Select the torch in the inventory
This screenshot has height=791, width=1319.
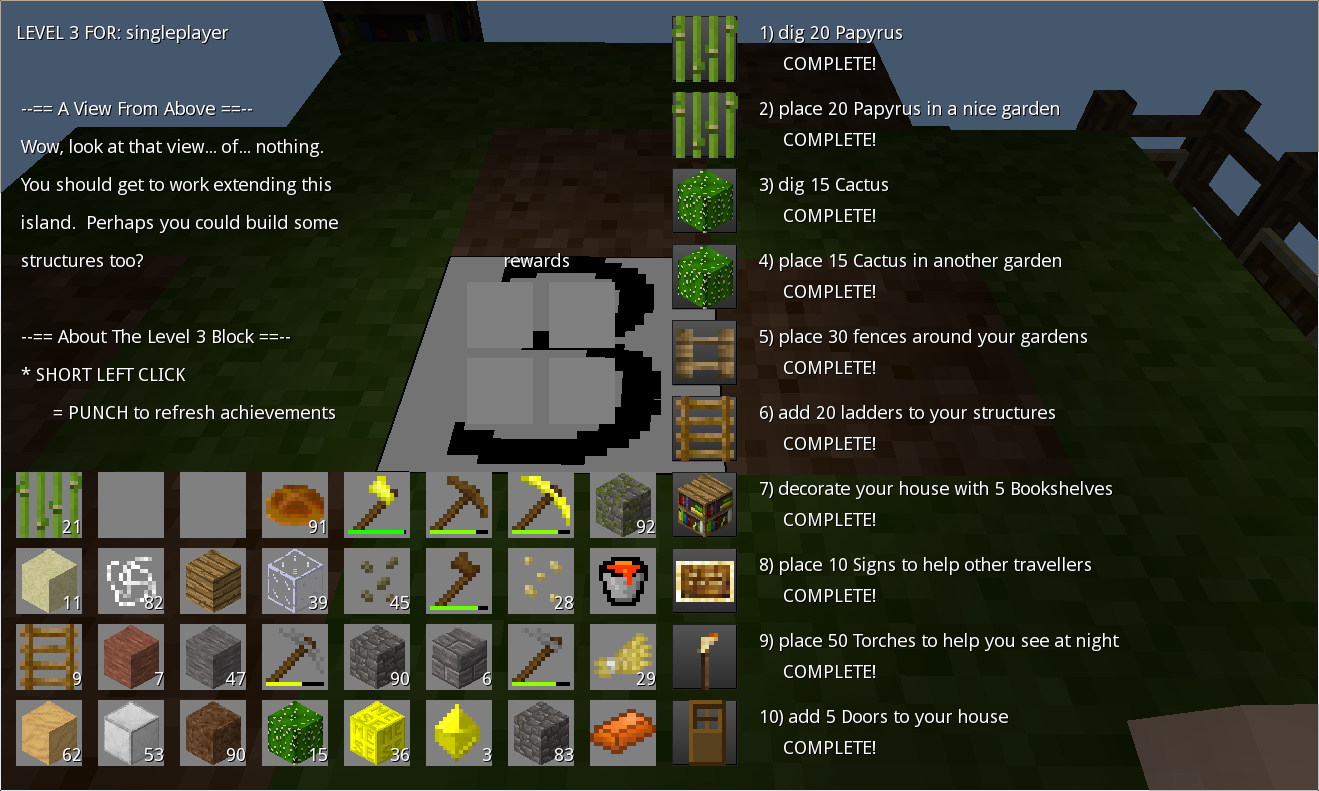(x=705, y=655)
